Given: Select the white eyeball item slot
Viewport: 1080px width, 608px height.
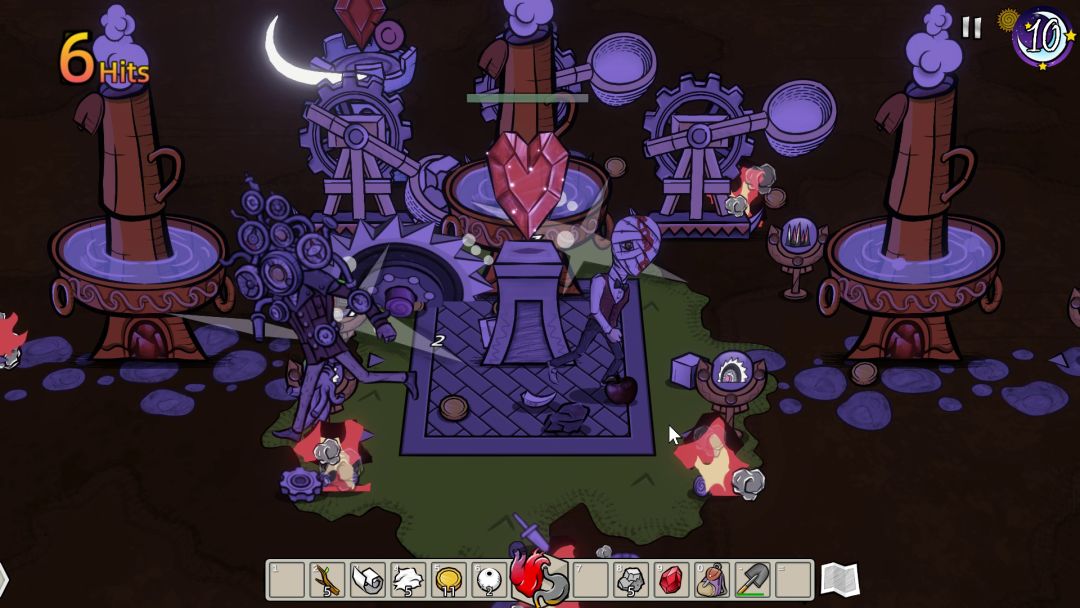Looking at the screenshot, I should [x=489, y=579].
